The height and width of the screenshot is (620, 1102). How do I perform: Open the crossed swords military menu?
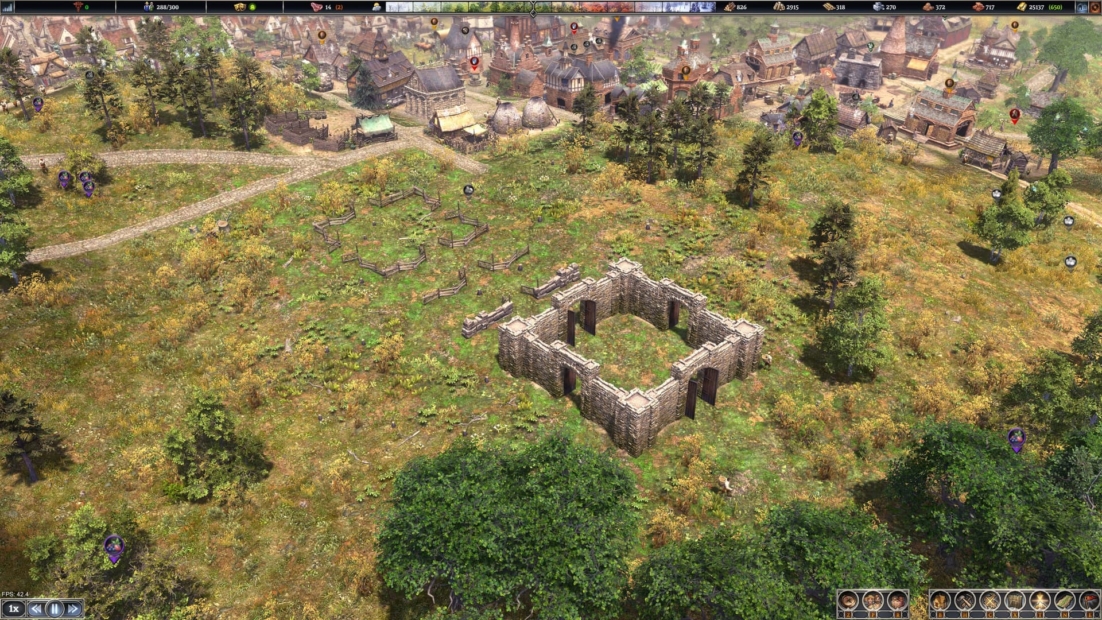point(990,601)
